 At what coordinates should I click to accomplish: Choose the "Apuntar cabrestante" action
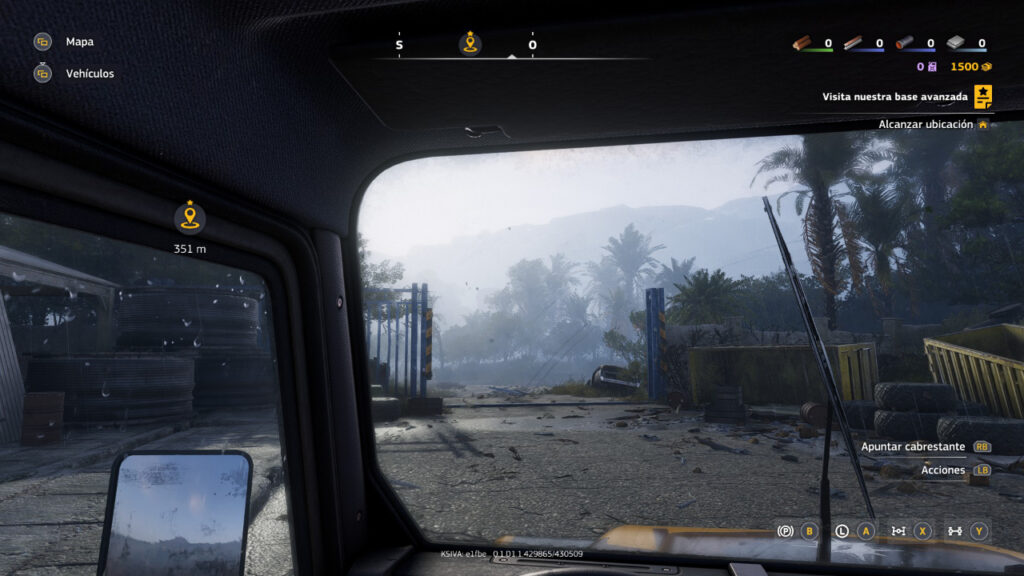(x=913, y=447)
